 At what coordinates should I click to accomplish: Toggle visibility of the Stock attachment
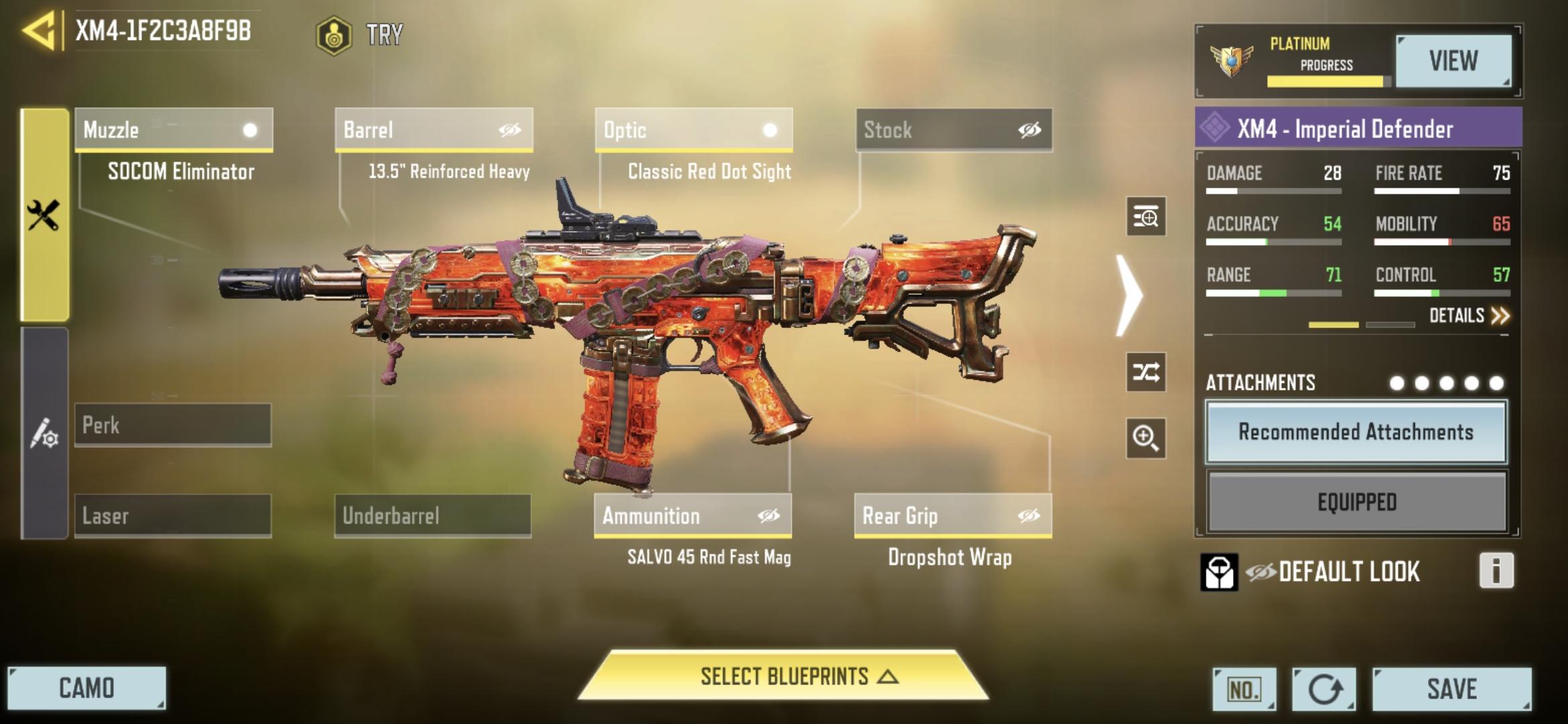tap(1030, 131)
